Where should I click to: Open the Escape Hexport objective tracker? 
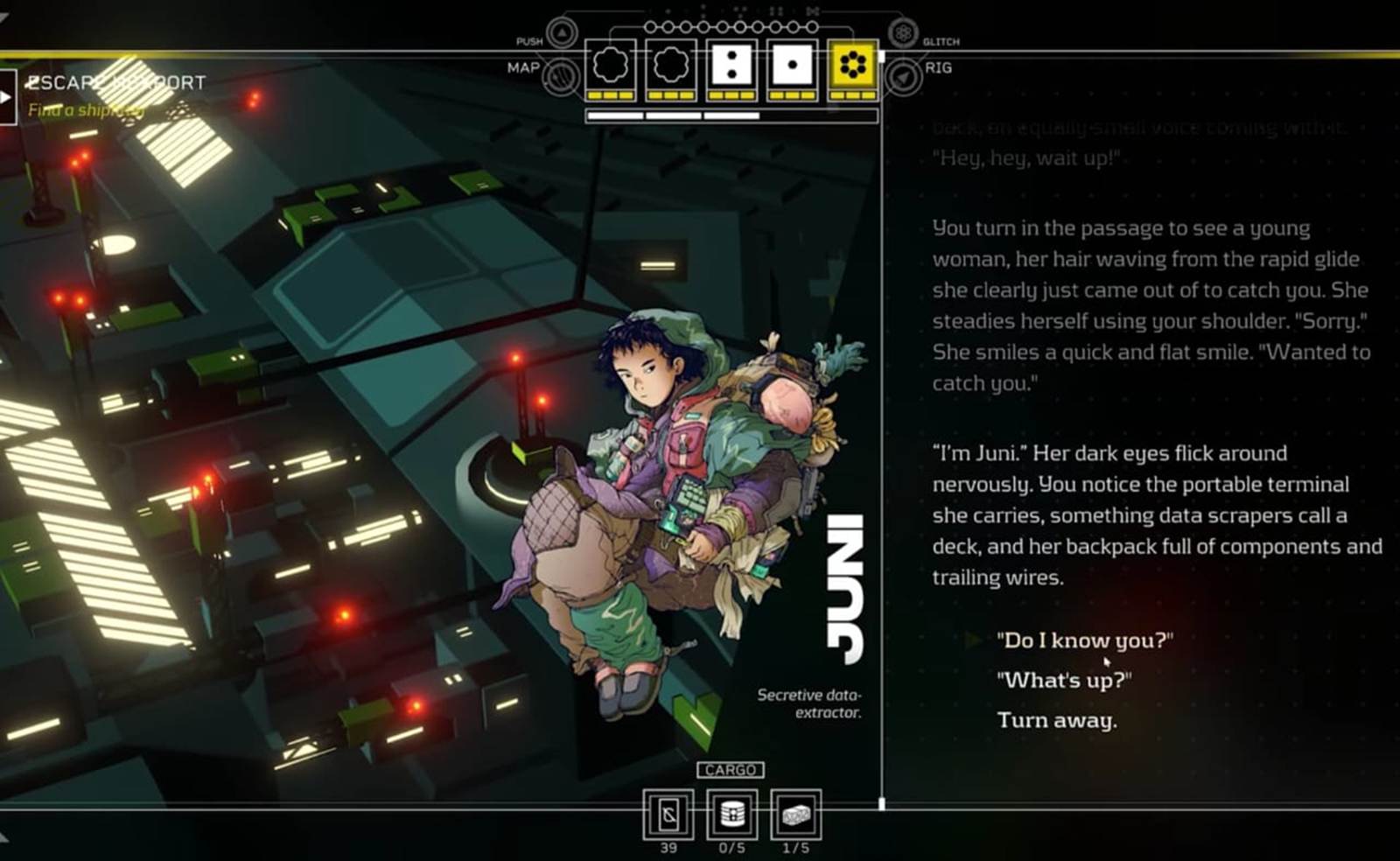click(x=115, y=83)
